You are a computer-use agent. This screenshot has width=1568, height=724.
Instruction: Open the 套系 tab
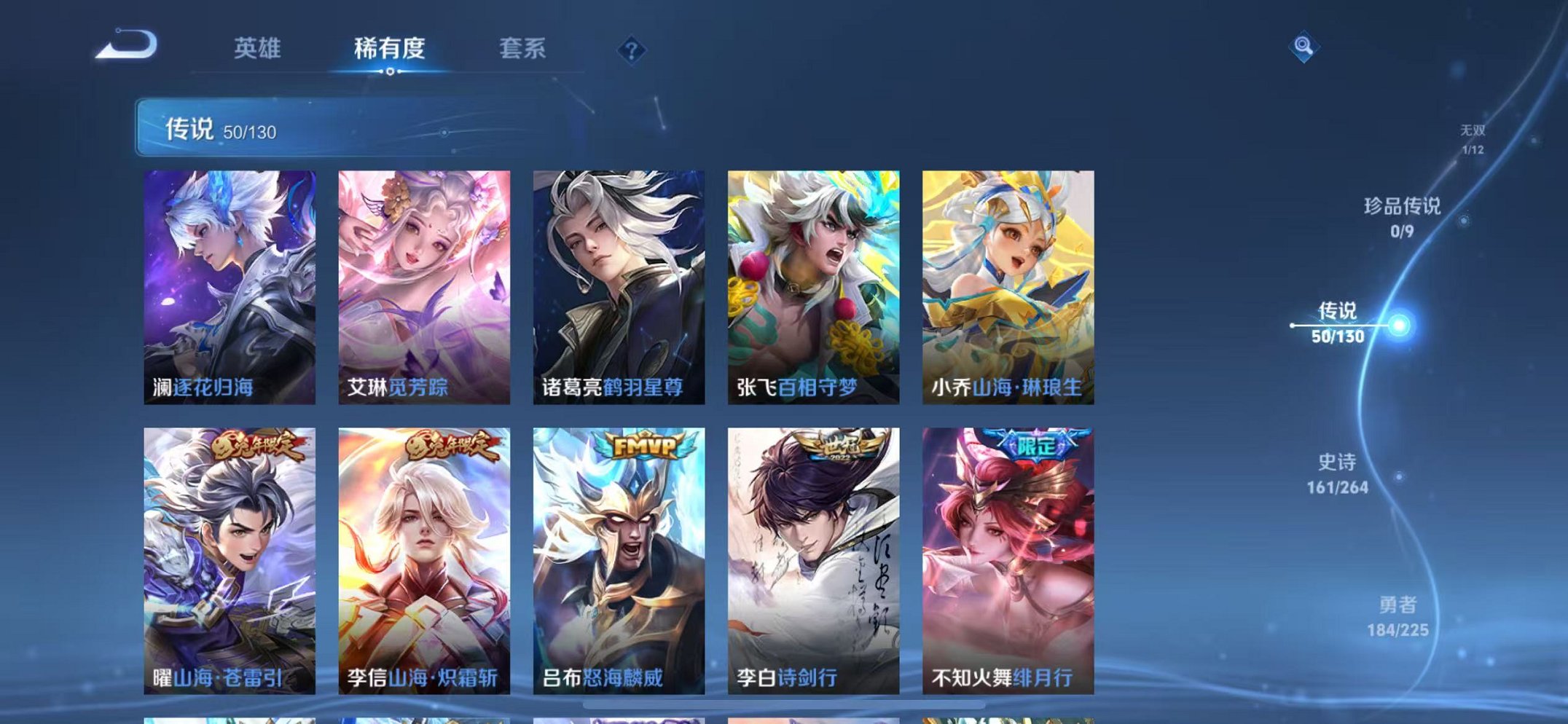click(x=523, y=48)
